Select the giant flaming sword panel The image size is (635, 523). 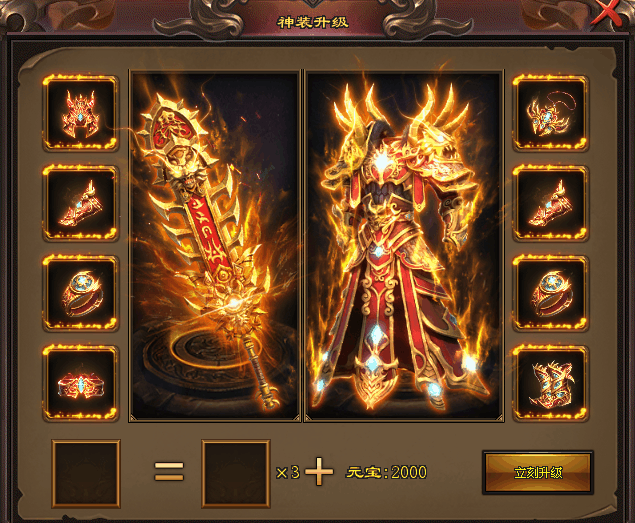click(x=215, y=245)
